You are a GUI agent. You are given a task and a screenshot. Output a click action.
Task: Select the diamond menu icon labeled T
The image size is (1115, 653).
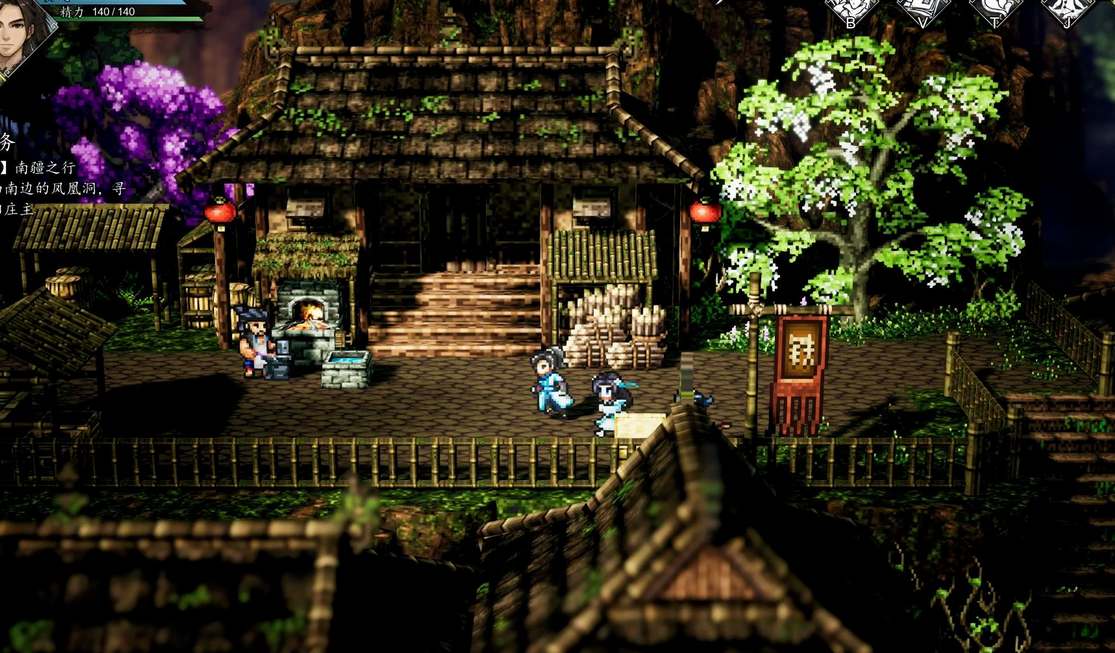996,10
